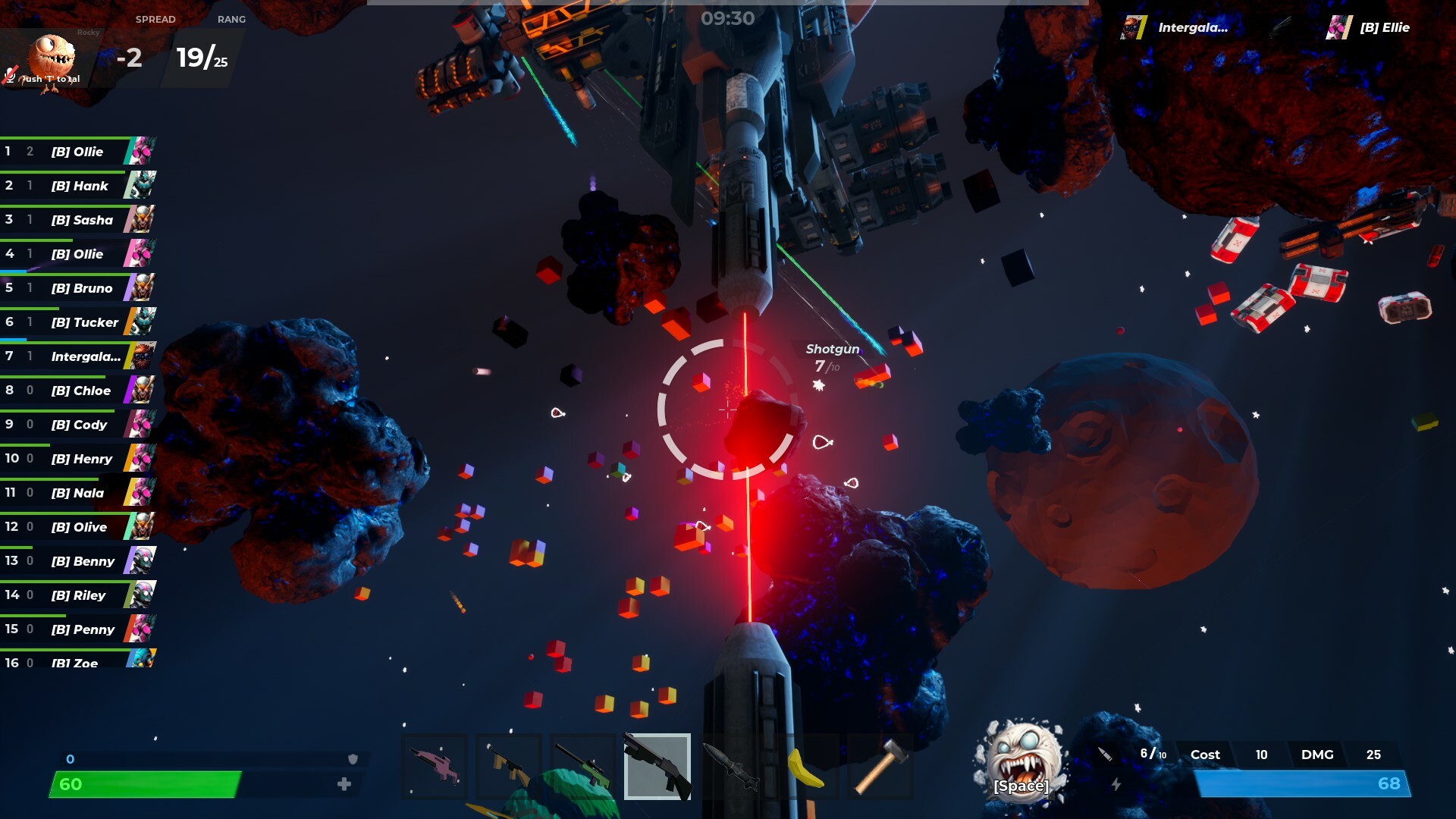Switch to the SPREAD tab
1456x819 pixels.
155,20
